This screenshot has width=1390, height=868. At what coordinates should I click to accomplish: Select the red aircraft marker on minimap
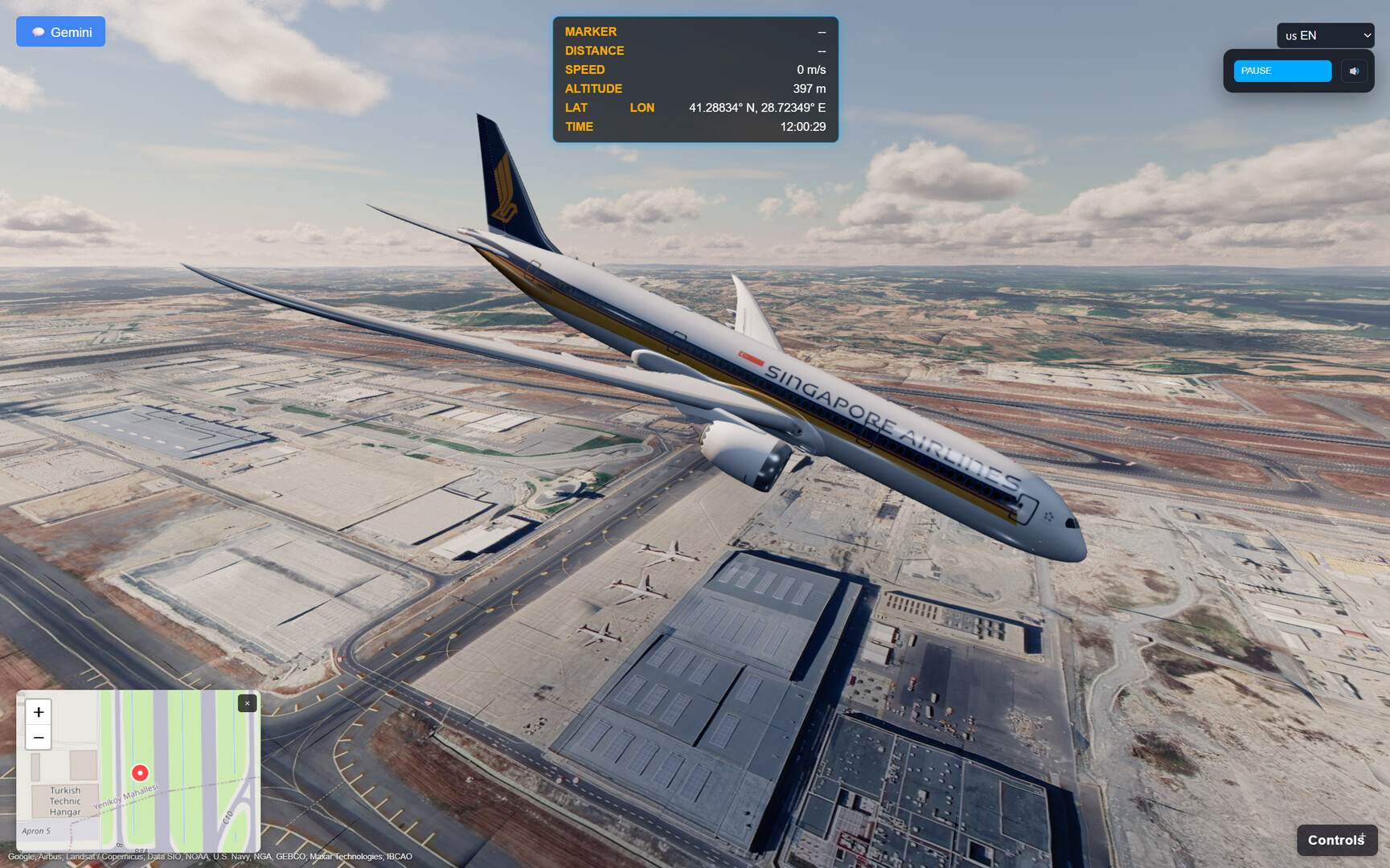click(x=139, y=773)
